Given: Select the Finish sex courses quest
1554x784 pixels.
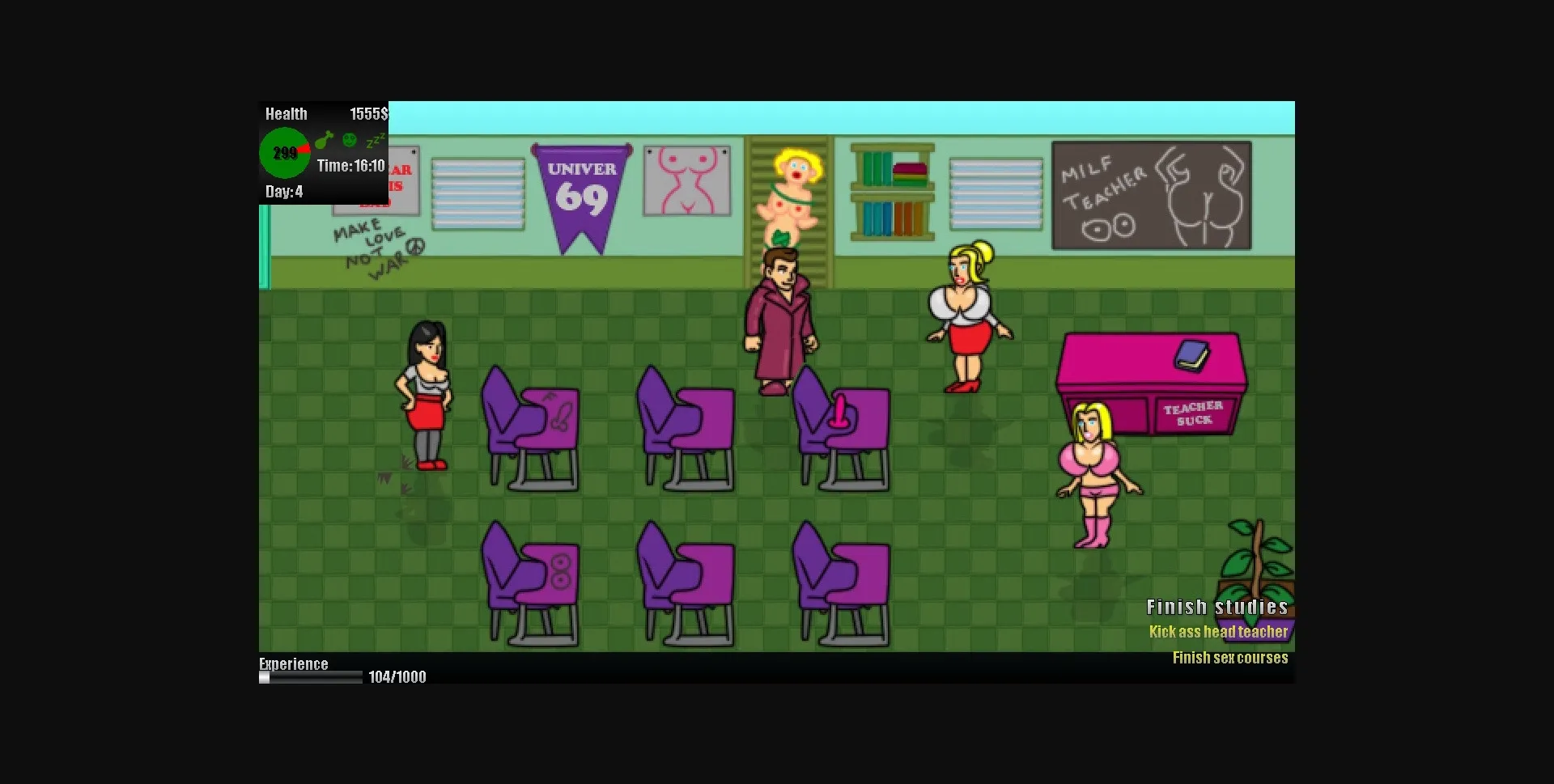Looking at the screenshot, I should [1230, 658].
